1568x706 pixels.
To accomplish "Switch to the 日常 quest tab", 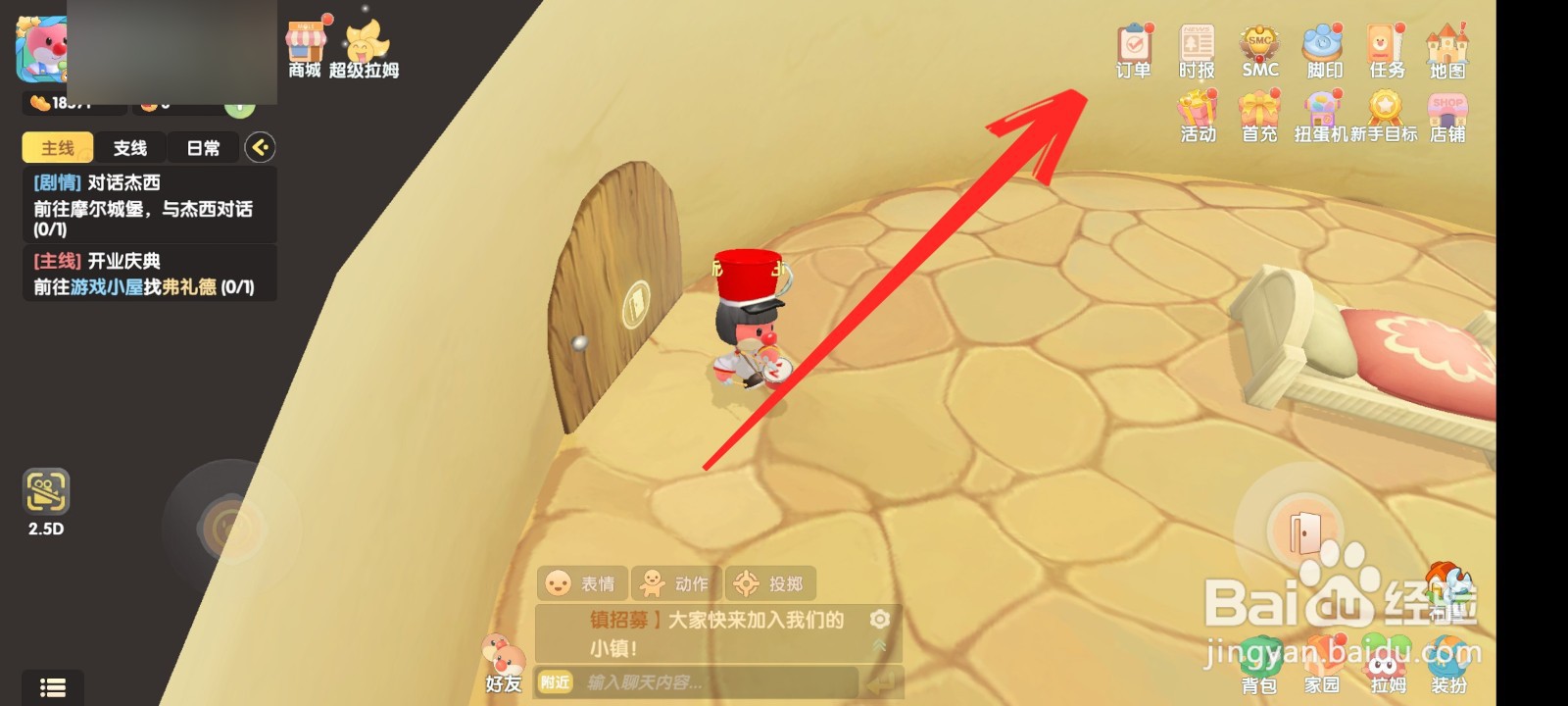I will click(x=202, y=147).
